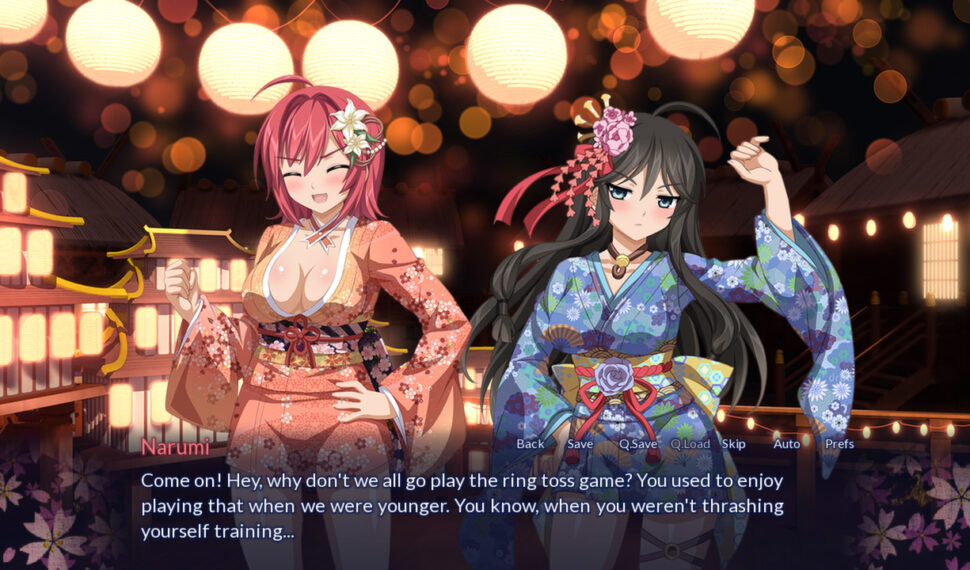Screen dimensions: 970x570
Task: Quick load using Q.Load button
Action: [x=690, y=444]
